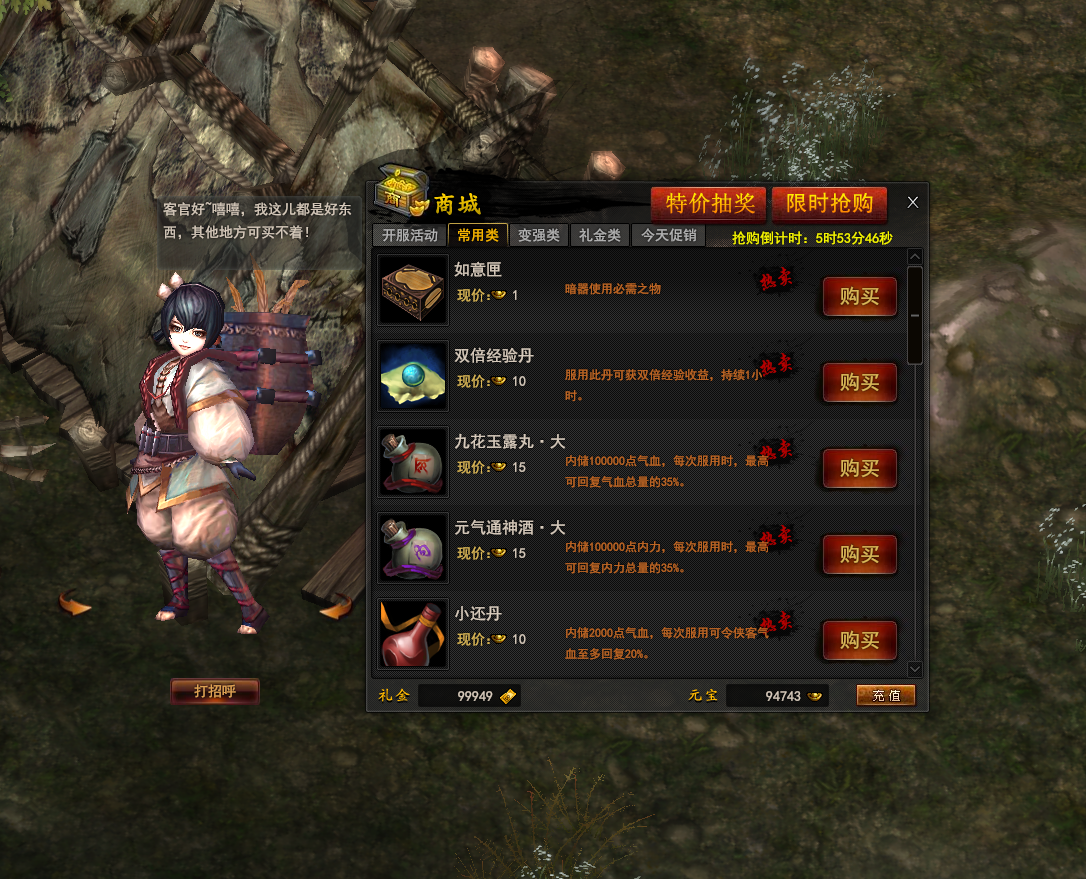Buy the 如意匣 item
Image resolution: width=1086 pixels, height=879 pixels.
(859, 296)
